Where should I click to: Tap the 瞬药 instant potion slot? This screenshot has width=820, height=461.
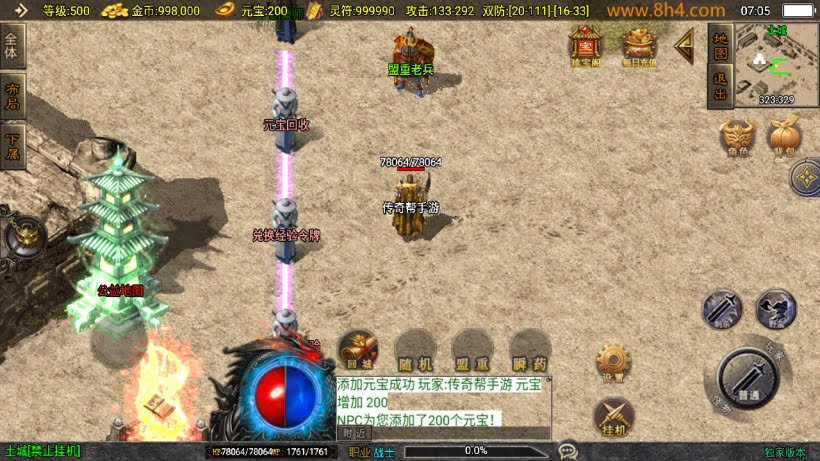click(529, 351)
